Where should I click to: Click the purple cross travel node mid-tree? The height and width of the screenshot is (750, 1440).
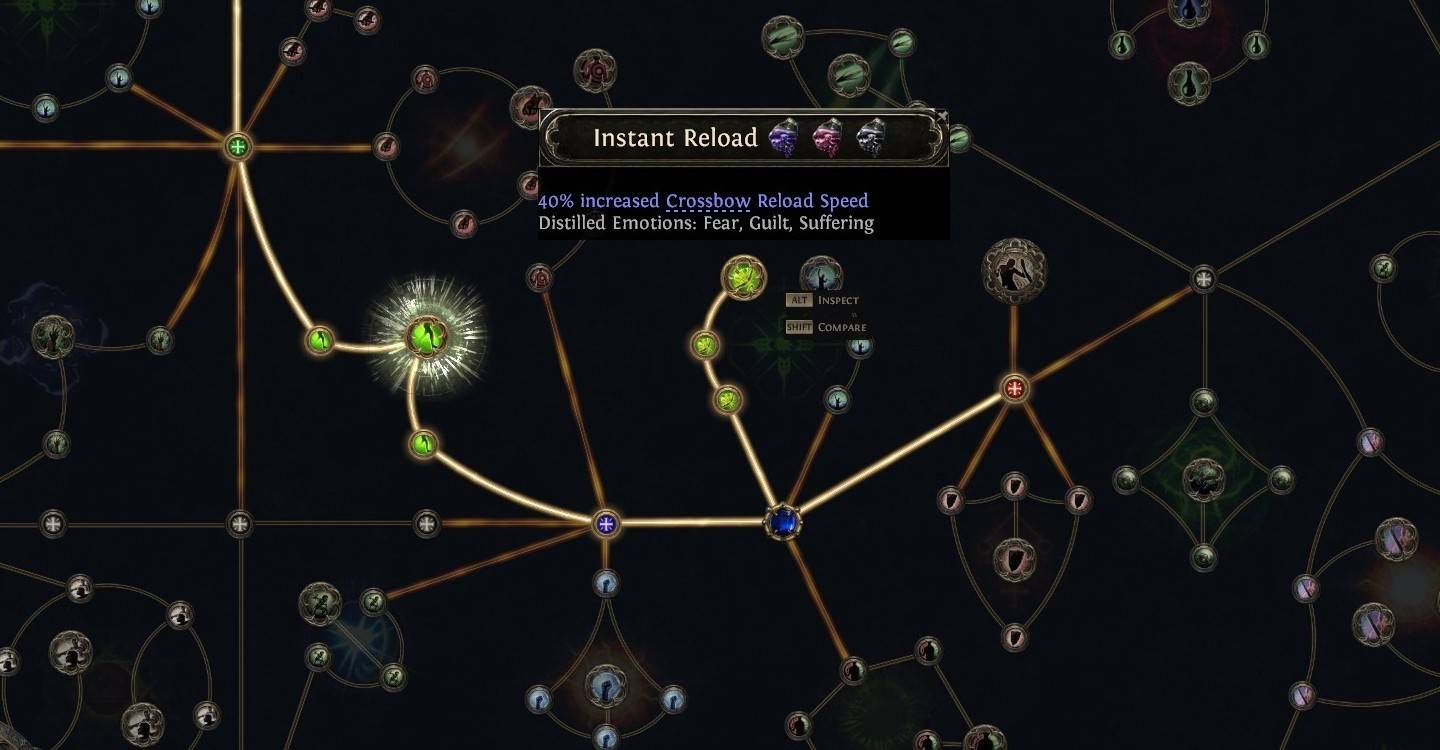[x=605, y=523]
